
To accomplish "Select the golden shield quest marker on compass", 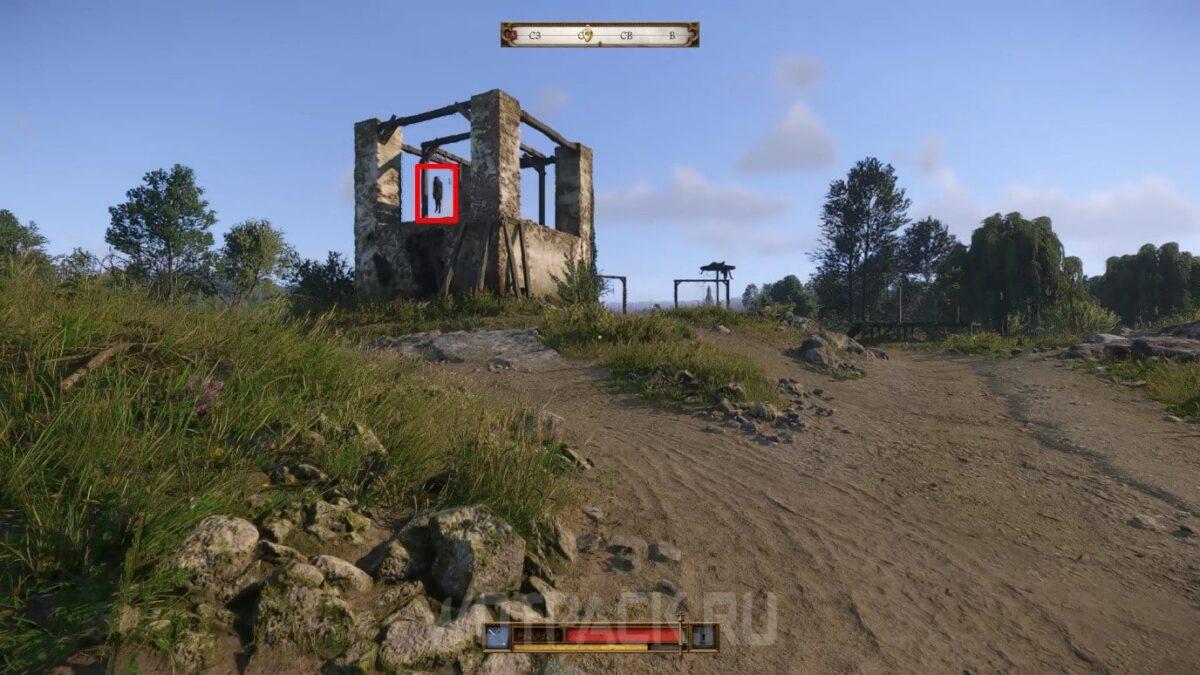I will click(587, 35).
